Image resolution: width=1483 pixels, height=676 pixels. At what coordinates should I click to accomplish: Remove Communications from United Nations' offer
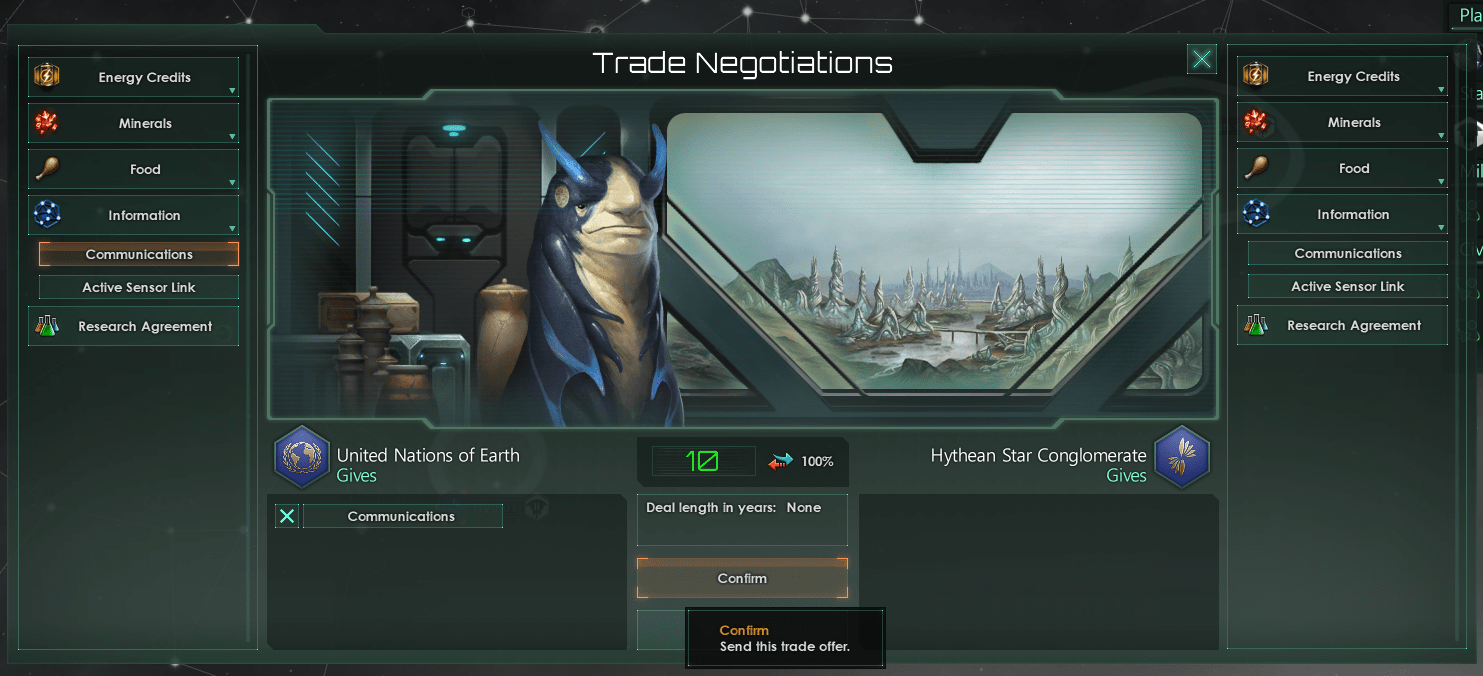[x=287, y=516]
